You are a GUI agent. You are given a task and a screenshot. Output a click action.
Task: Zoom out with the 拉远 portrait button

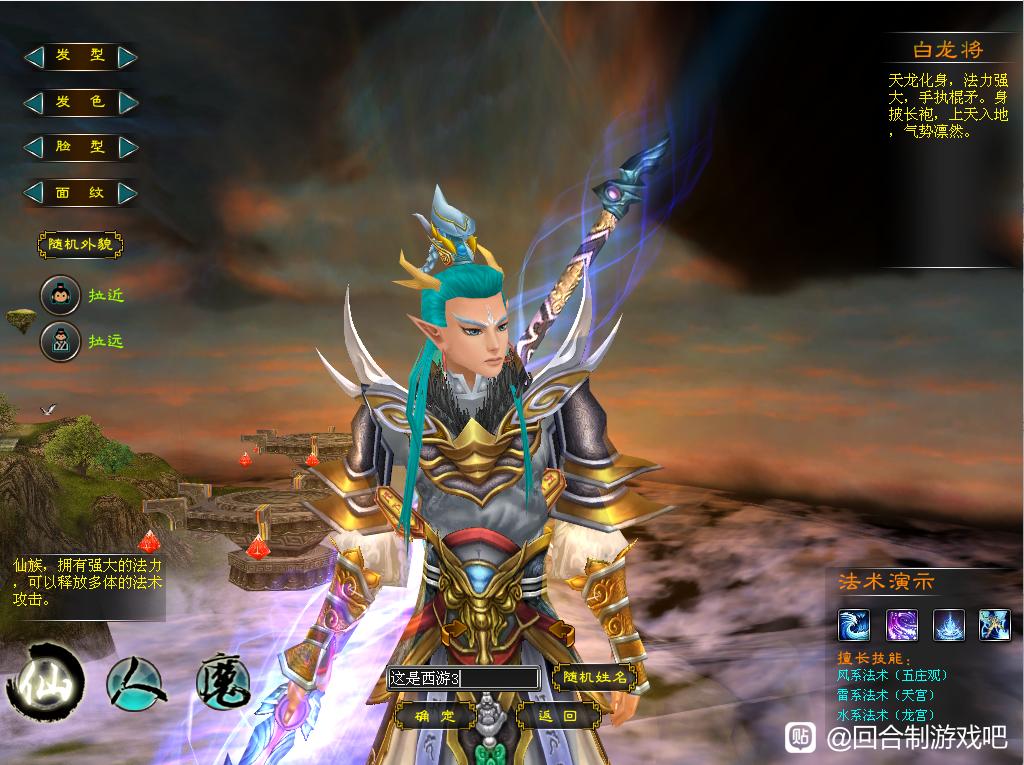[x=60, y=341]
